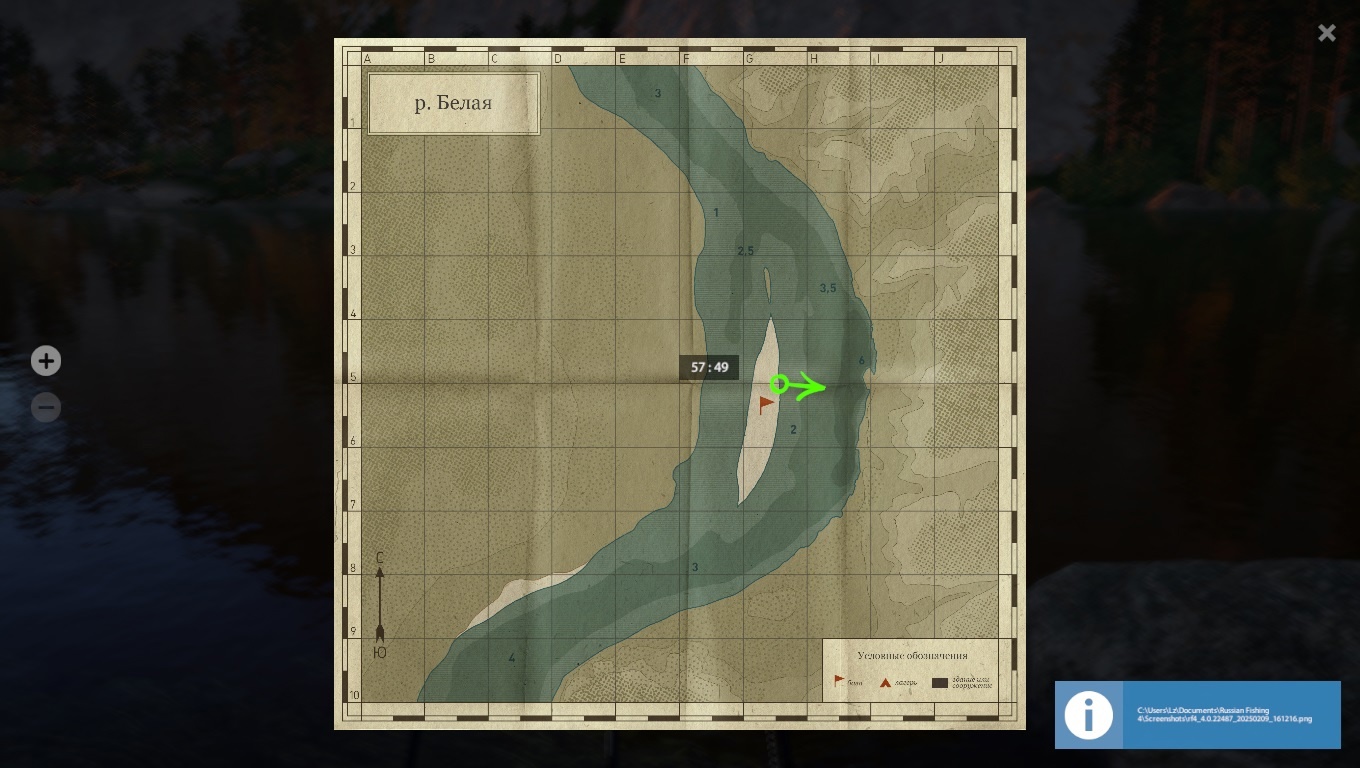Viewport: 1360px width, 768px height.
Task: Zoom in the map with plus button
Action: pos(46,361)
